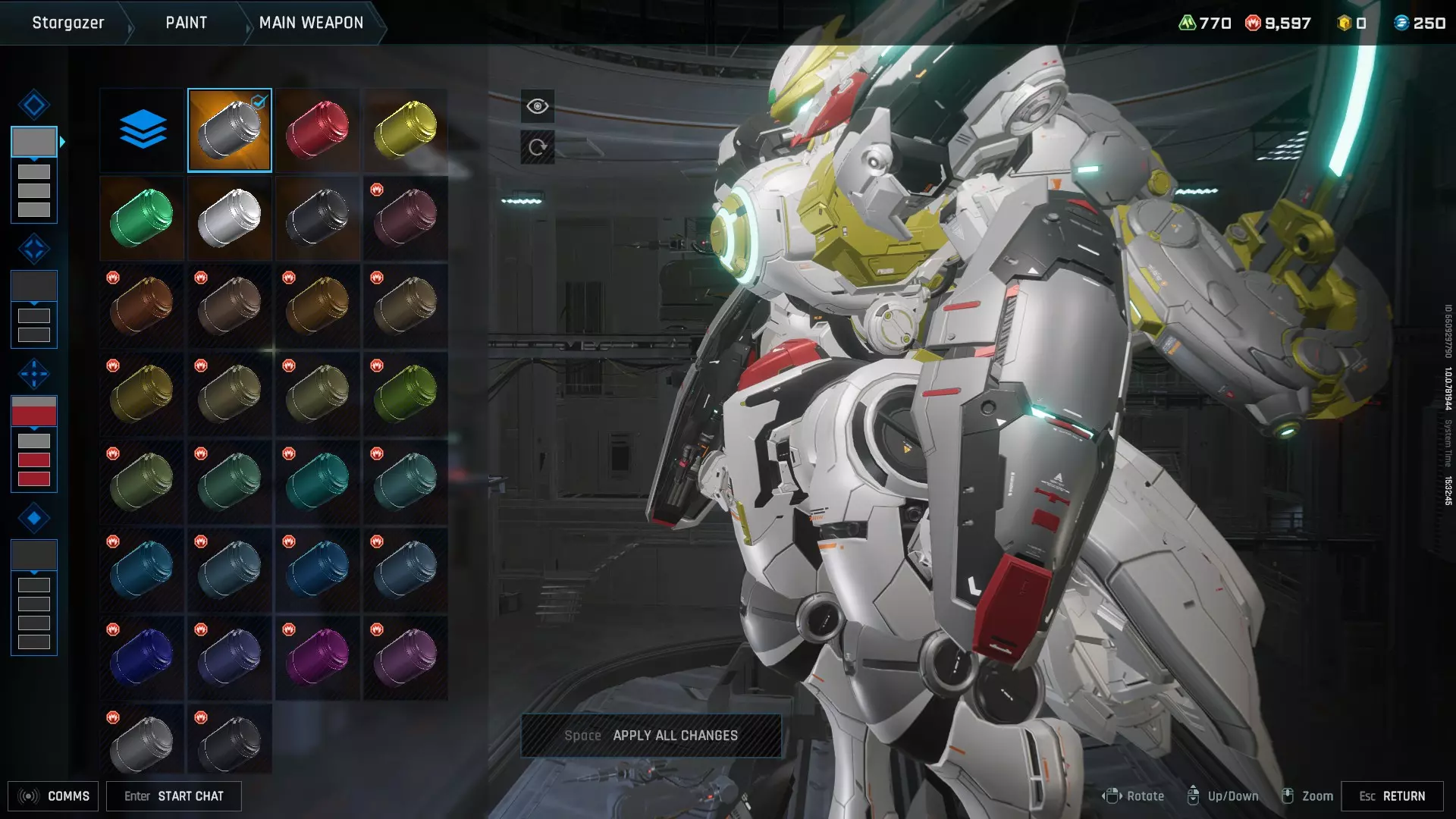Start chat from the bottom bar
Viewport: 1456px width, 819px height.
click(x=174, y=796)
